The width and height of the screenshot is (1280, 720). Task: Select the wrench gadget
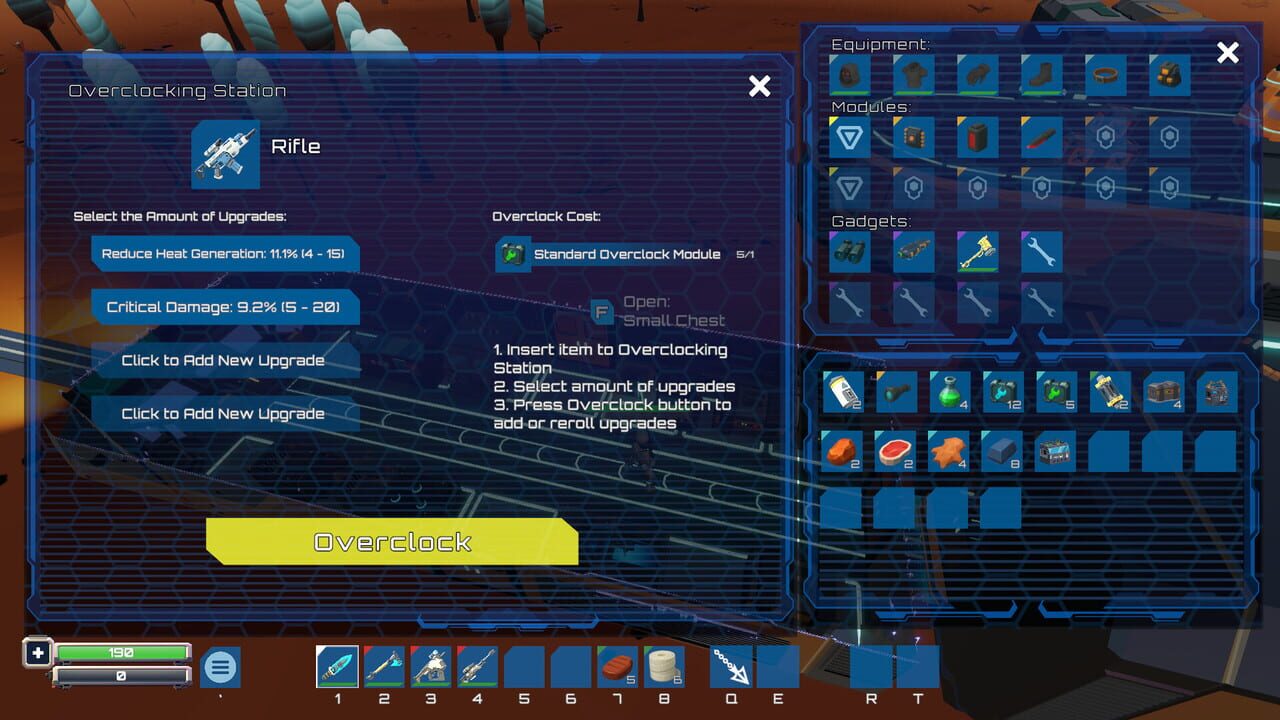[1041, 252]
